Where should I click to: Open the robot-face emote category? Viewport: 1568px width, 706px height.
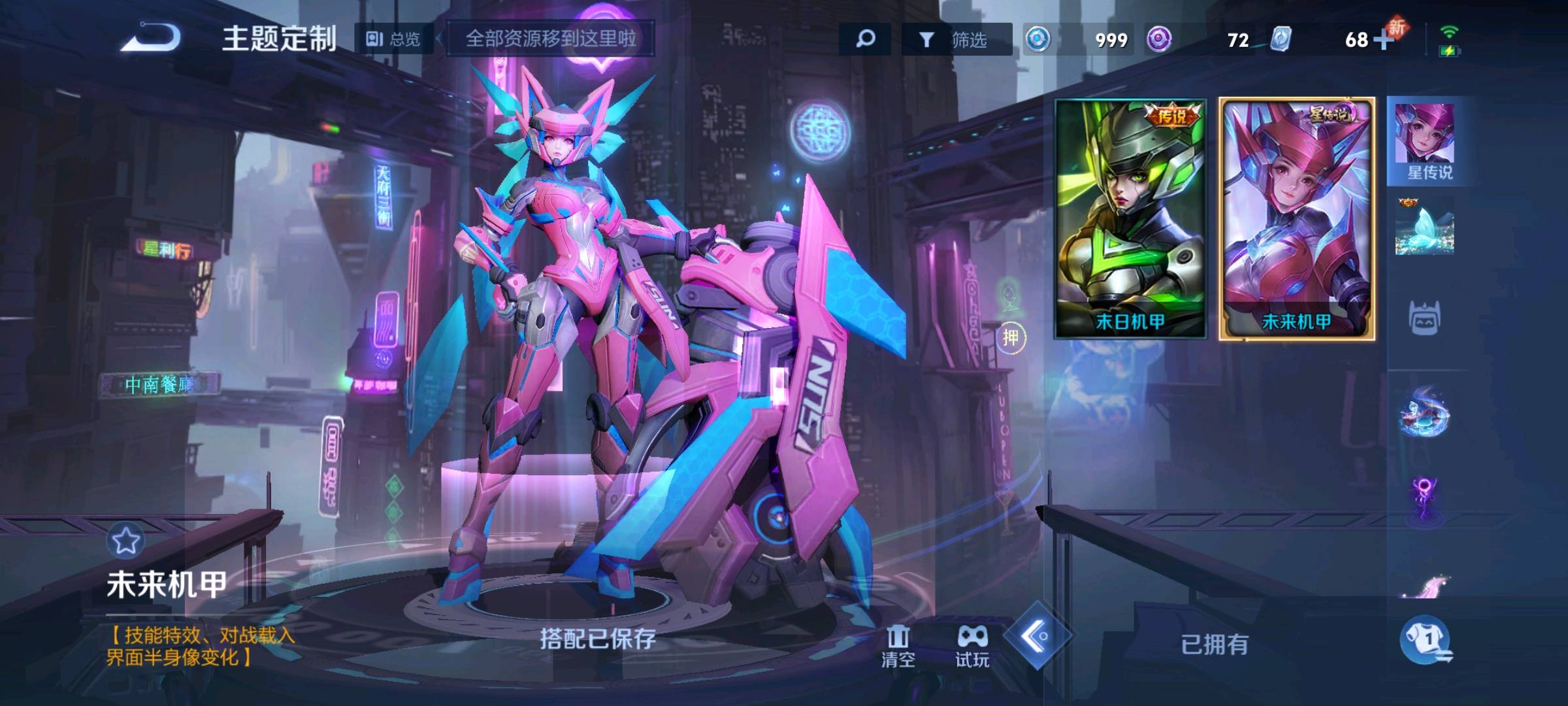click(x=1425, y=319)
